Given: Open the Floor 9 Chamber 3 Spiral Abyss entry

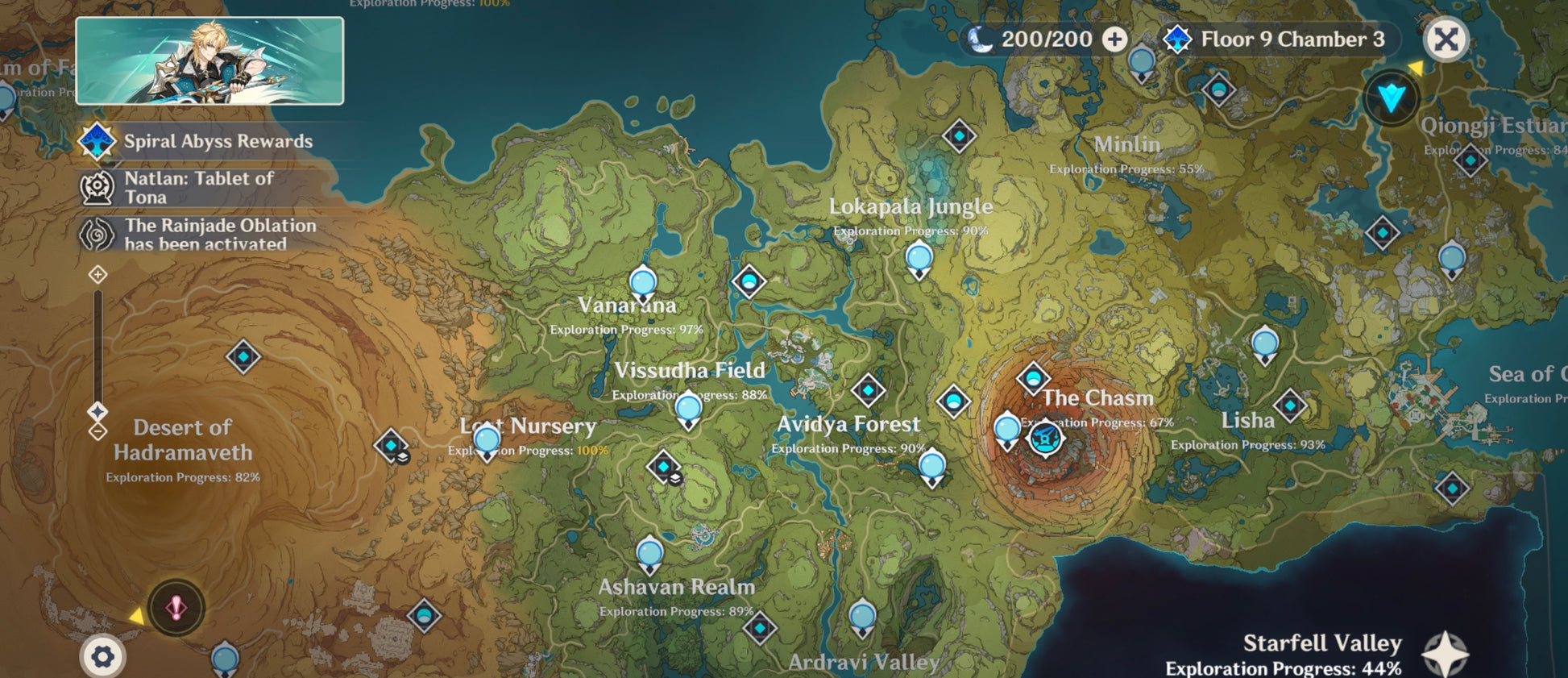Looking at the screenshot, I should 1280,40.
